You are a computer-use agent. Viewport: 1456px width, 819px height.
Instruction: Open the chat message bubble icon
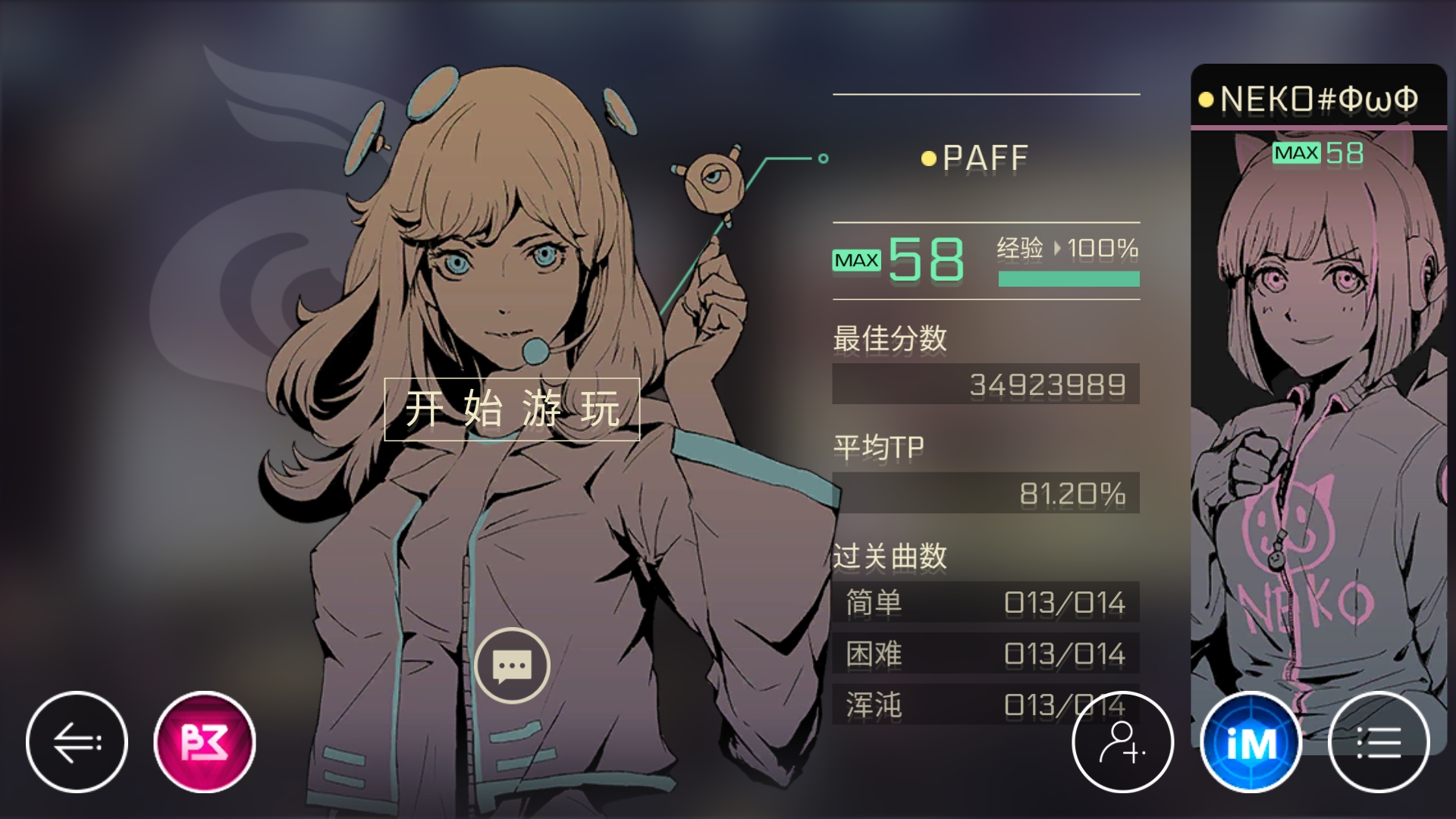coord(514,665)
